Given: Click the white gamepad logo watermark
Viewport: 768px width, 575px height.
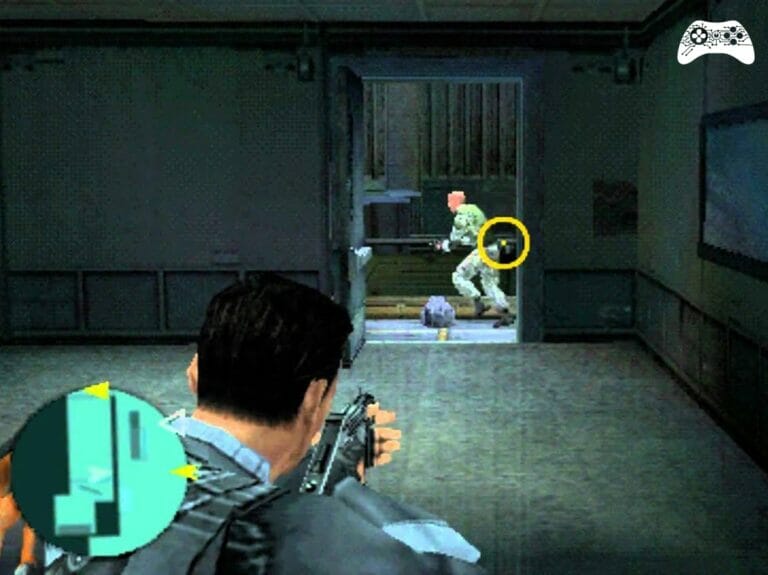Looking at the screenshot, I should (715, 41).
